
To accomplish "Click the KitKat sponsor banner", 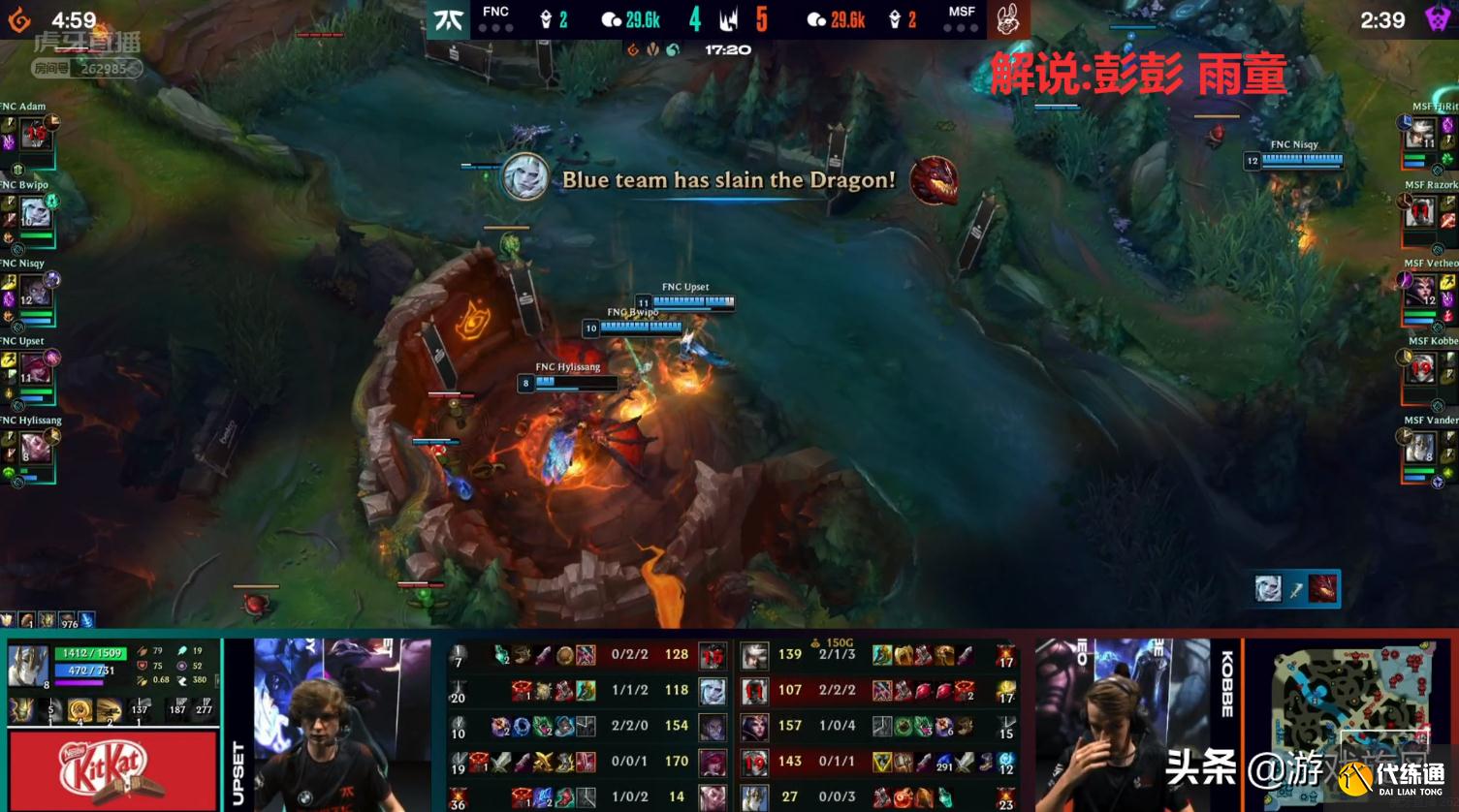I will point(110,768).
